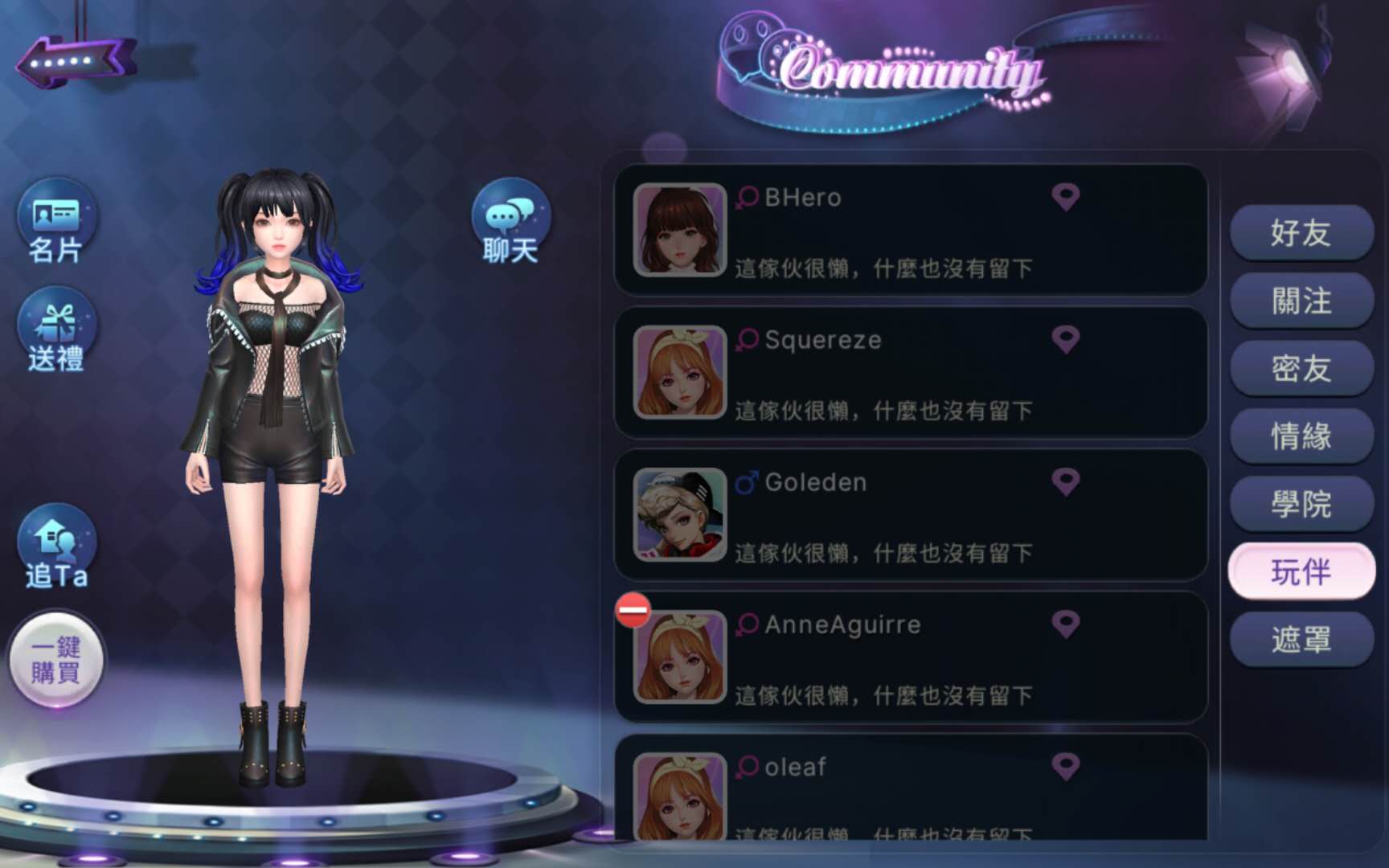This screenshot has width=1389, height=868.
Task: Open the 名片 profile card
Action: [x=56, y=223]
